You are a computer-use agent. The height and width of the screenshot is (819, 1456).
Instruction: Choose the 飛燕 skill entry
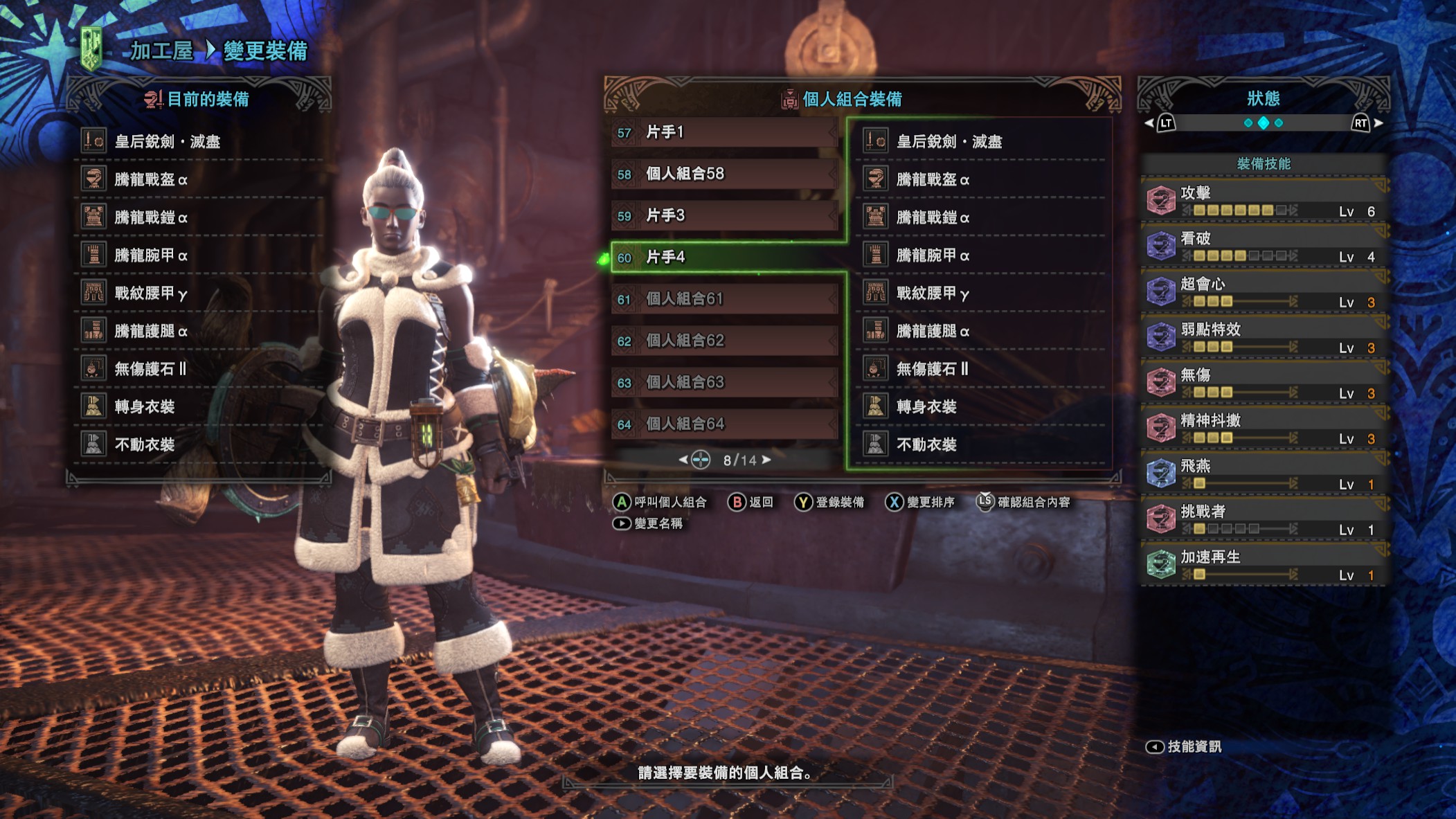[1263, 474]
